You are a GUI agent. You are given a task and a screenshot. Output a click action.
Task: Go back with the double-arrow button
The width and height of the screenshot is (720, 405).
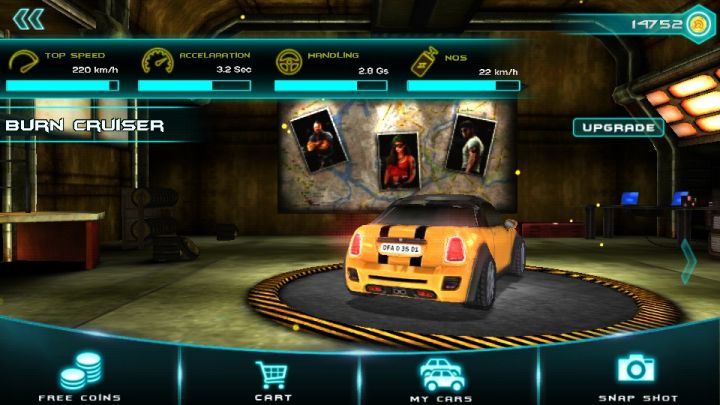29,19
